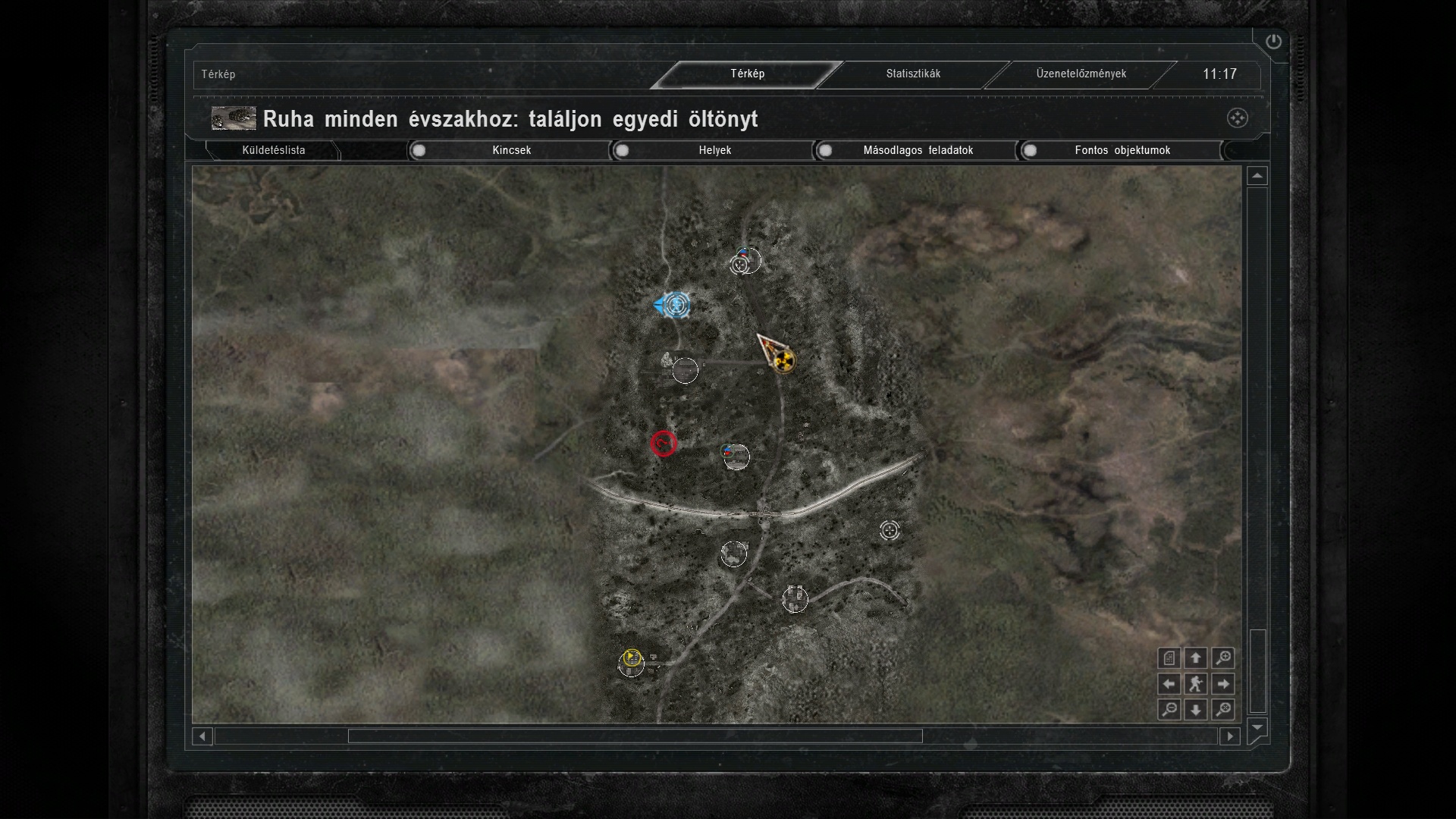The height and width of the screenshot is (819, 1456).
Task: Toggle Másodlagos feladatok filter
Action: (x=917, y=150)
